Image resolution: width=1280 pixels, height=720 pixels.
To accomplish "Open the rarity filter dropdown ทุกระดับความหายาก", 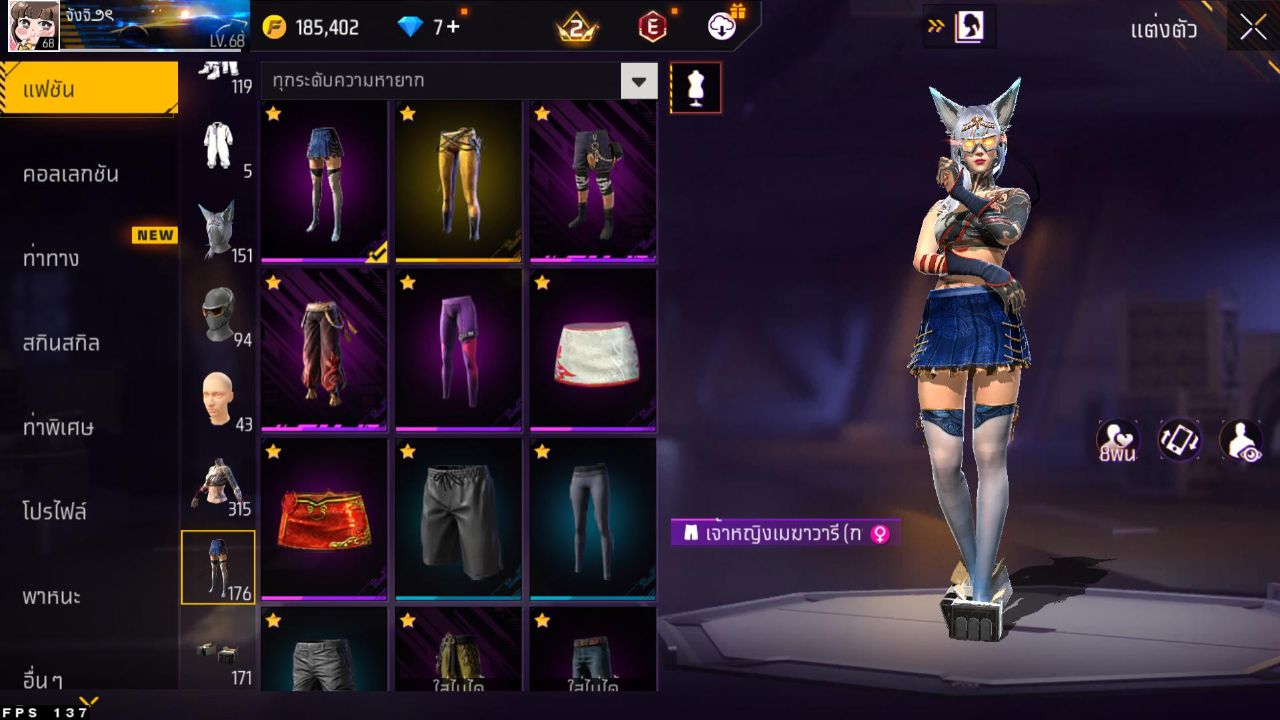I will click(450, 79).
